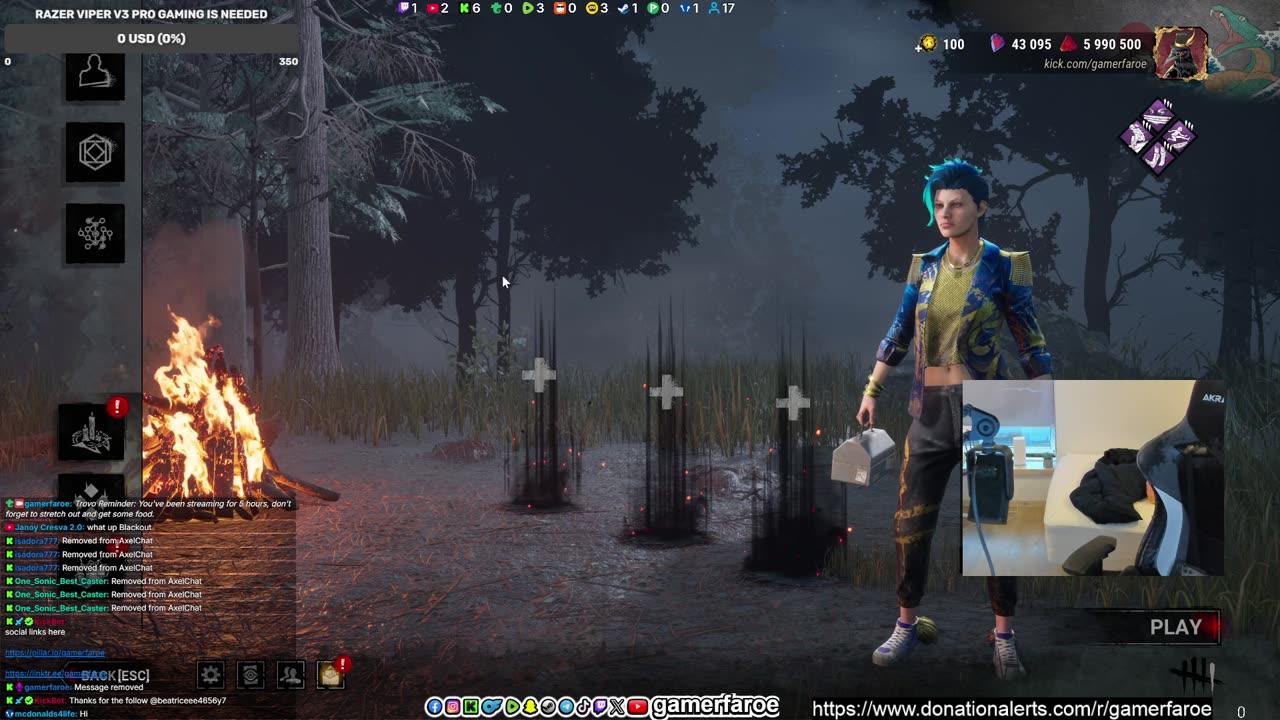
Task: Open the in-game store hexagon icon
Action: coord(95,153)
